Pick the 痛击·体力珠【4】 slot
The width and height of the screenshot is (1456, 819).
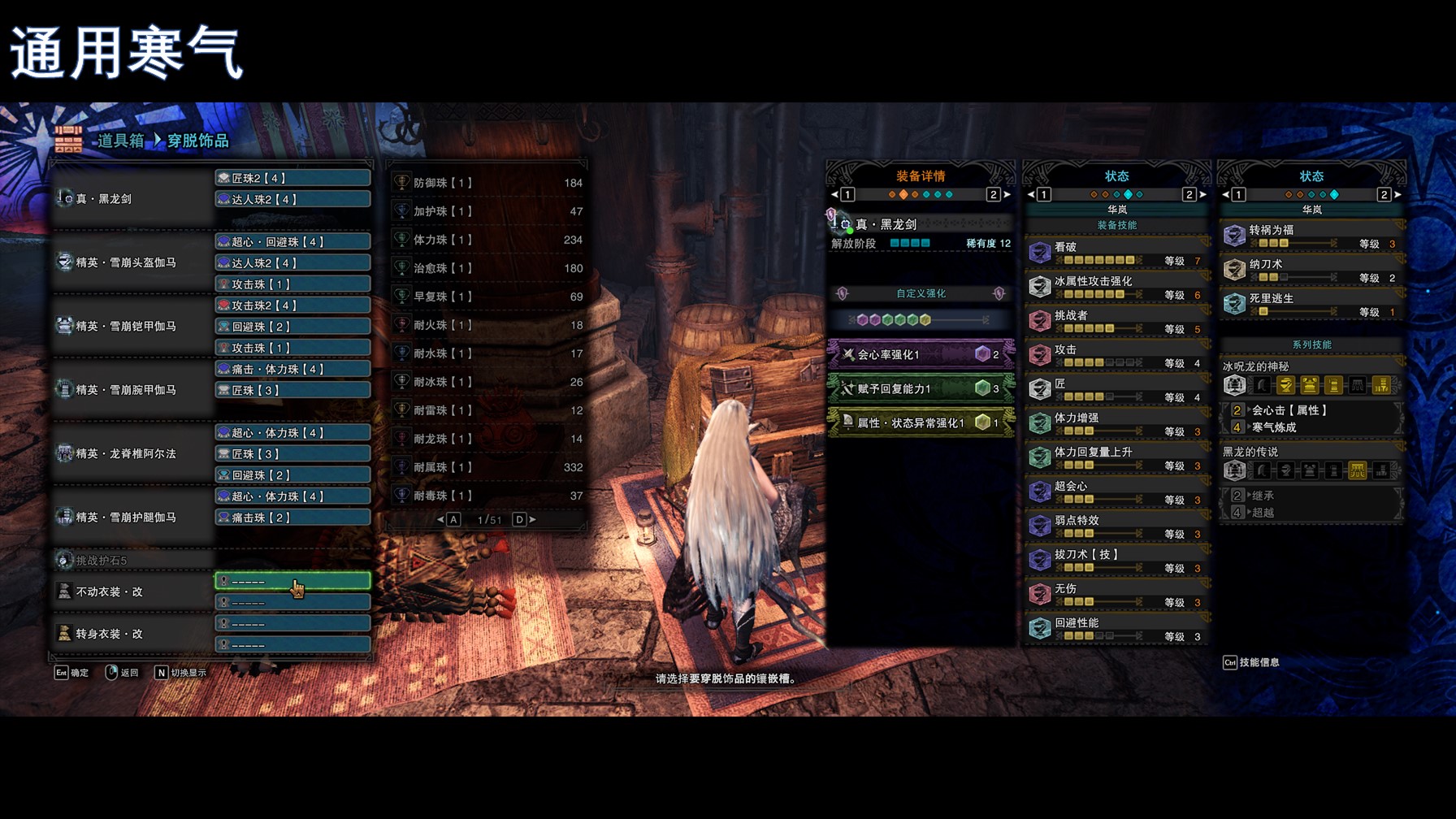click(292, 369)
